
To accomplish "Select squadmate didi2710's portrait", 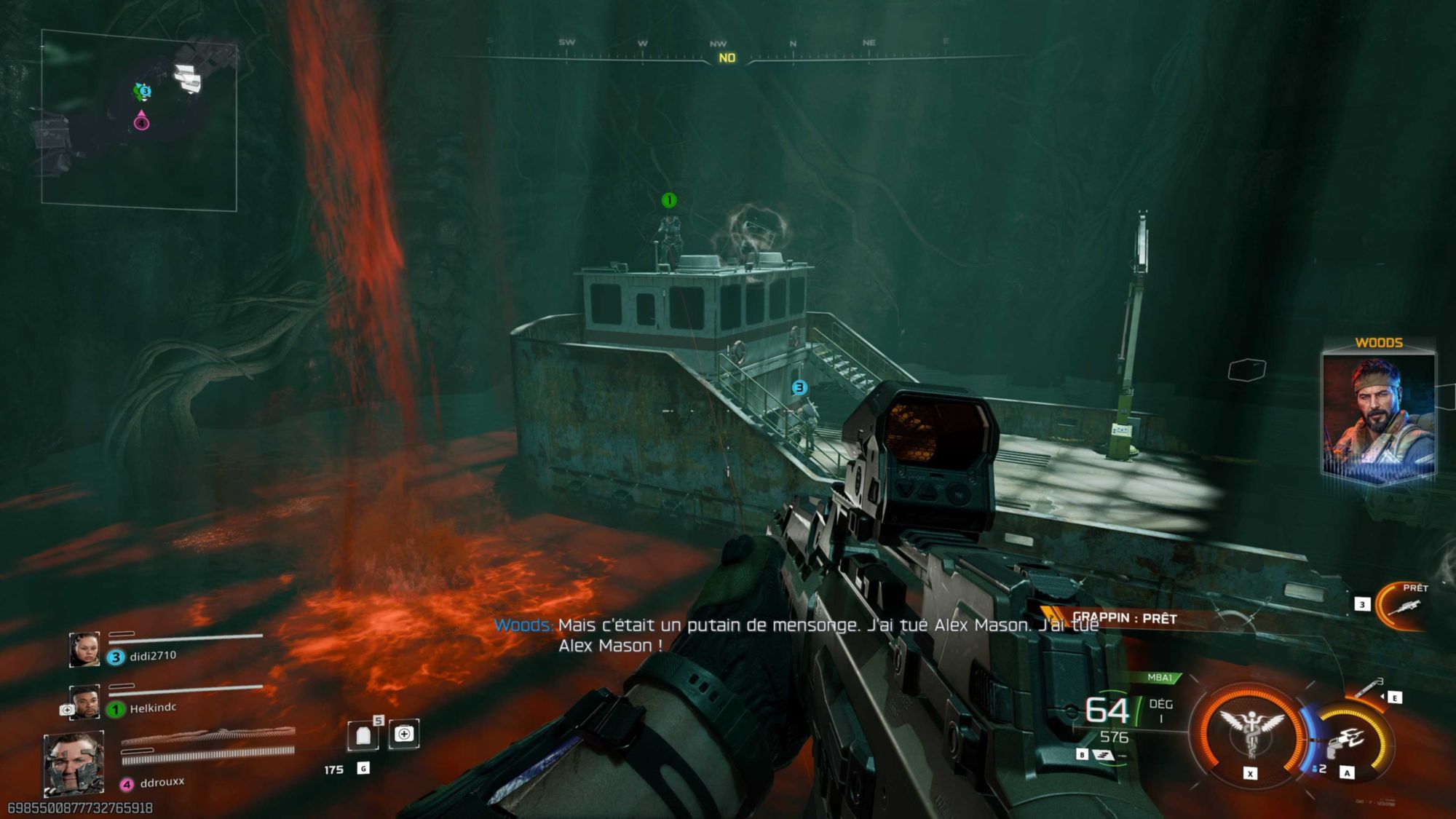I will (84, 649).
